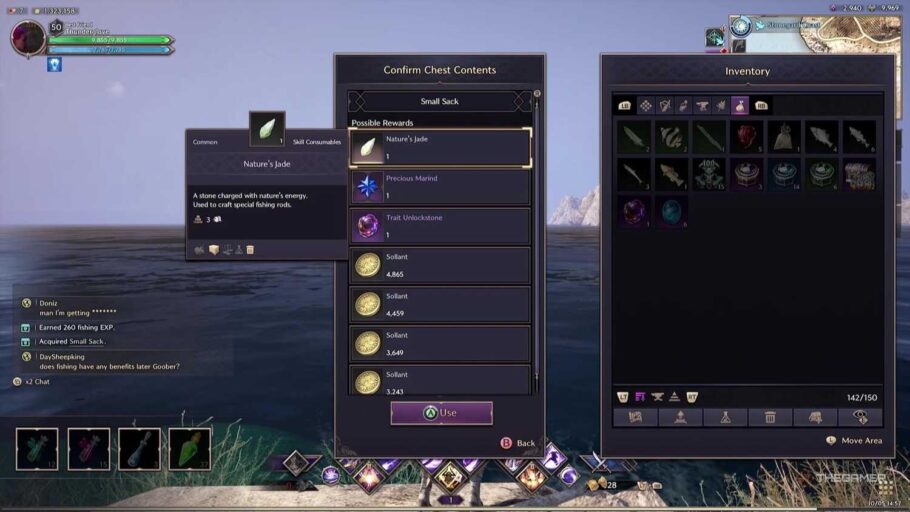Screen dimensions: 910x512
Task: Click the eye visibility button in inventory
Action: 860,417
